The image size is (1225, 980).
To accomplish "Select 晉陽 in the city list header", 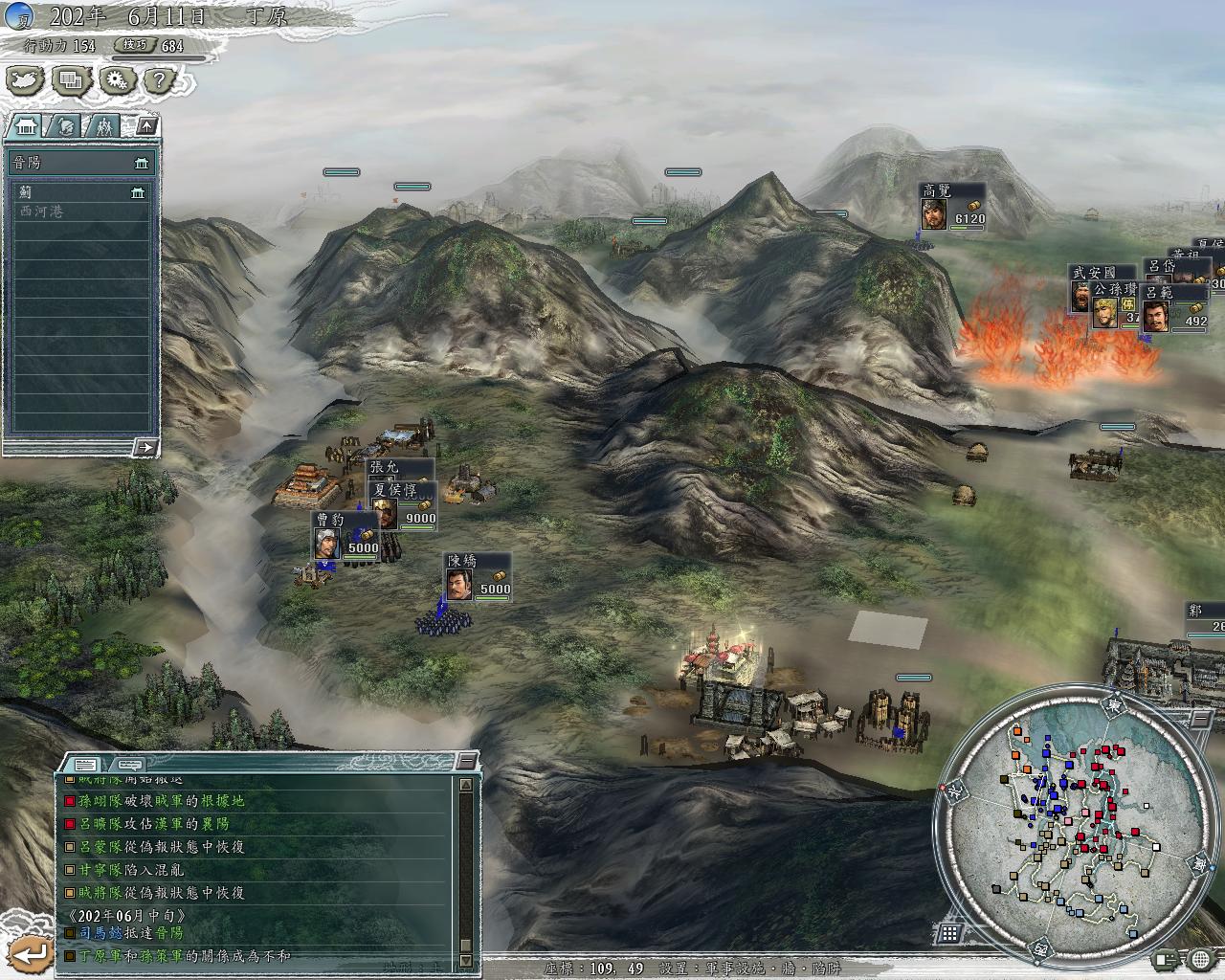I will (x=78, y=163).
